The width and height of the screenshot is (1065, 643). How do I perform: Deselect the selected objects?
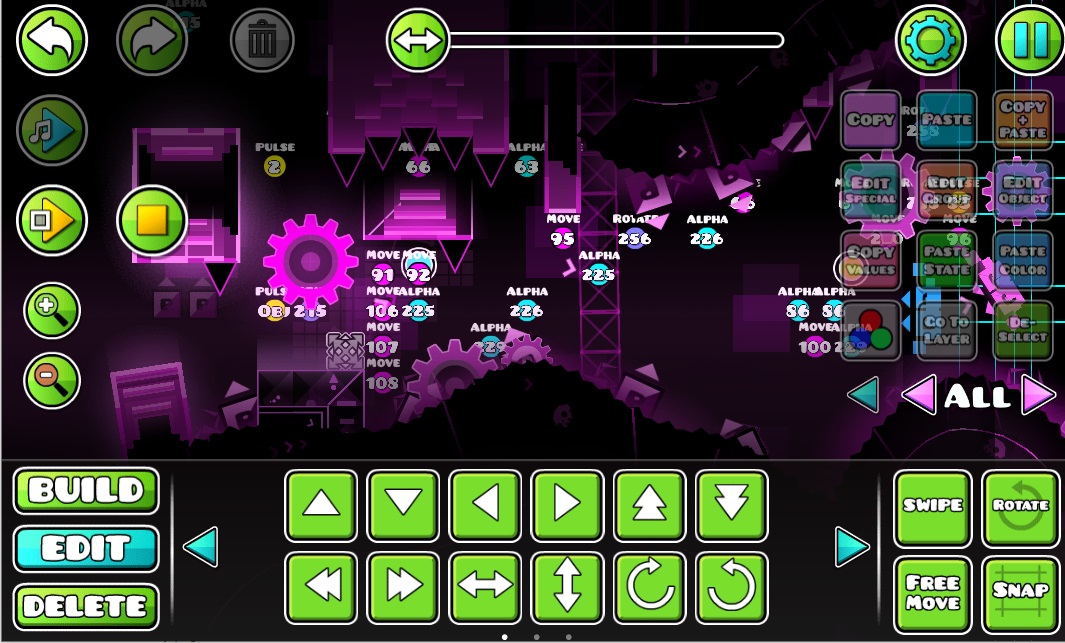pos(1022,330)
